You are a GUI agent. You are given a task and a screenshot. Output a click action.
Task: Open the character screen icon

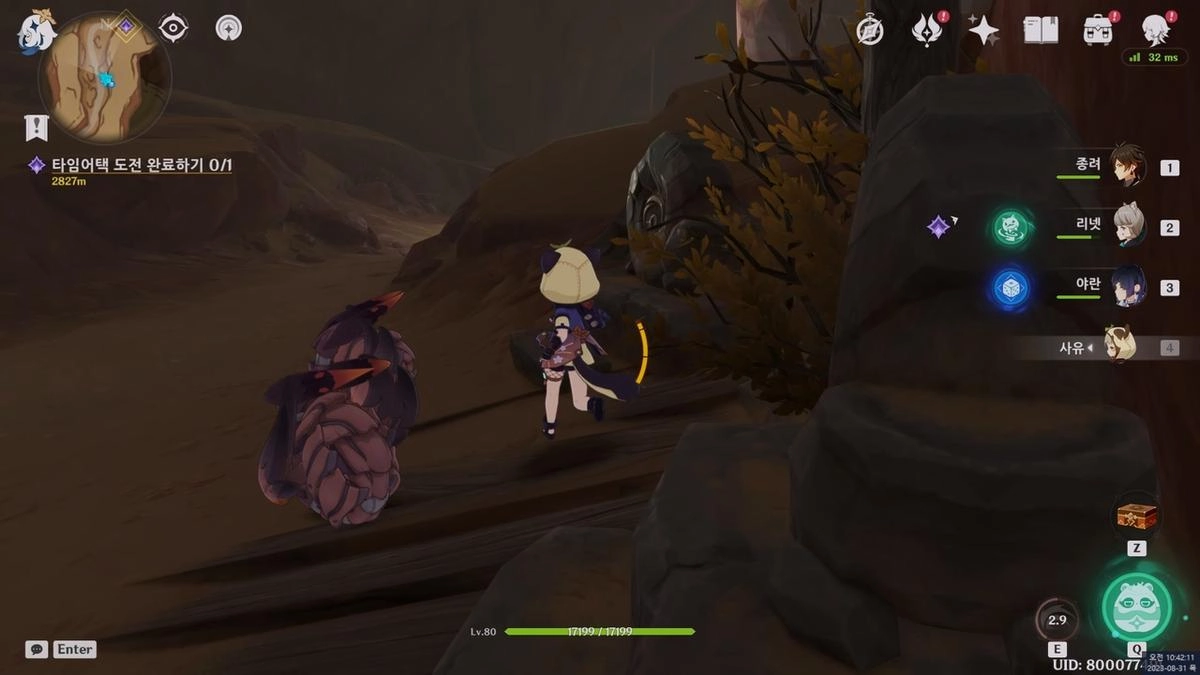coord(1156,30)
